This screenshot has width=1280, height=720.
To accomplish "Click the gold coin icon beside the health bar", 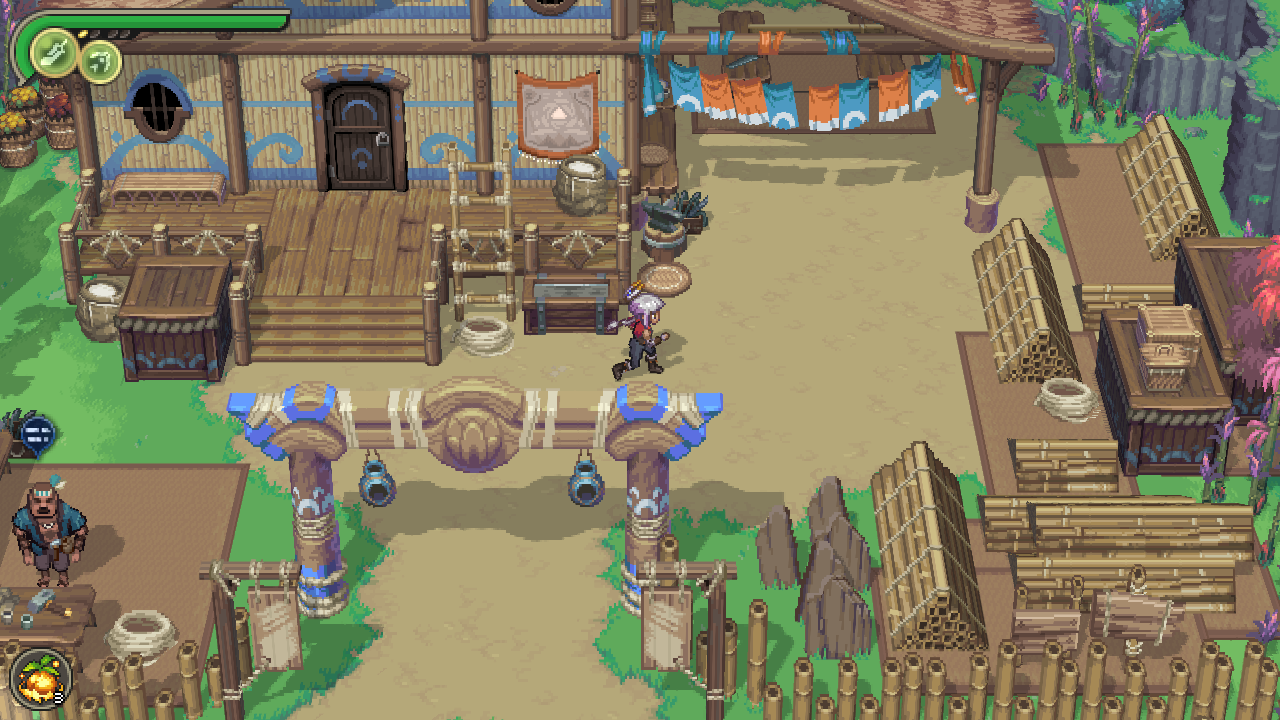I will (82, 33).
